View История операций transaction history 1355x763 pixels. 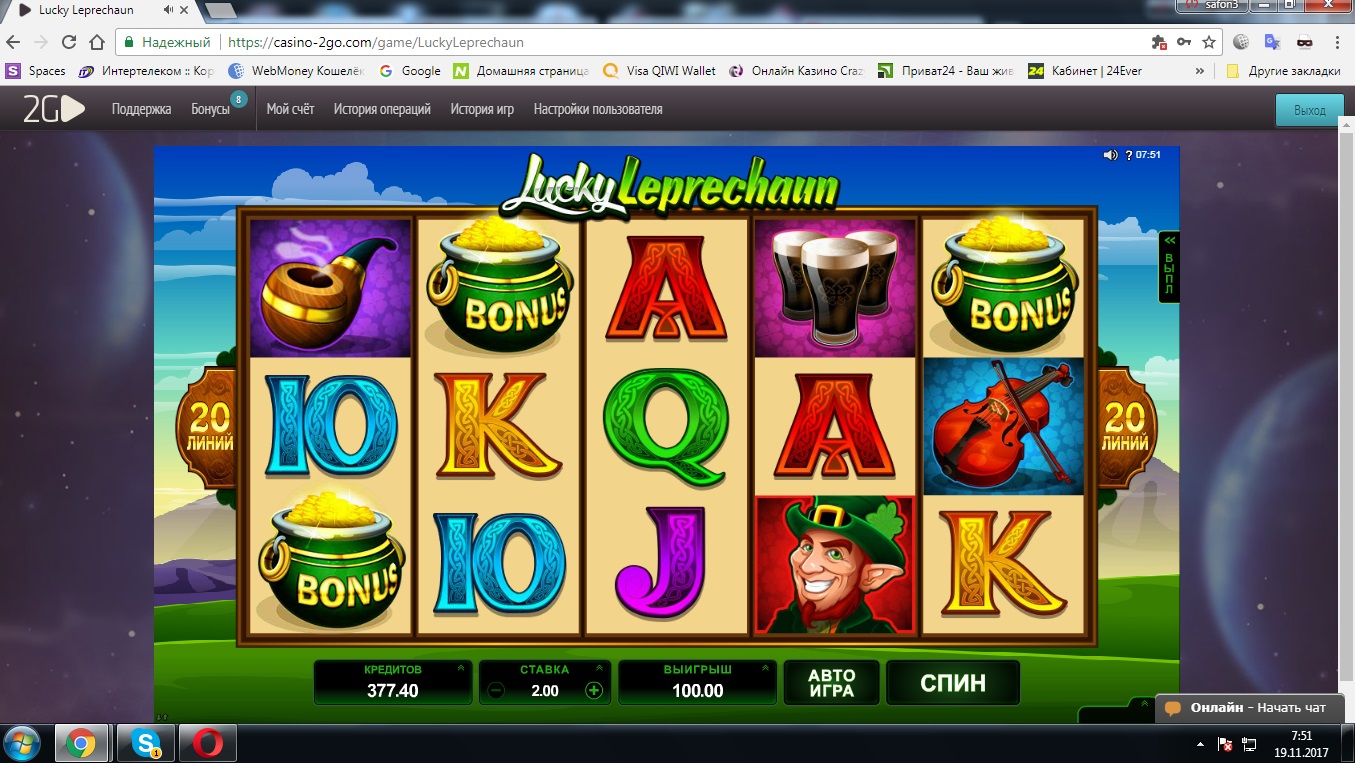[x=382, y=109]
